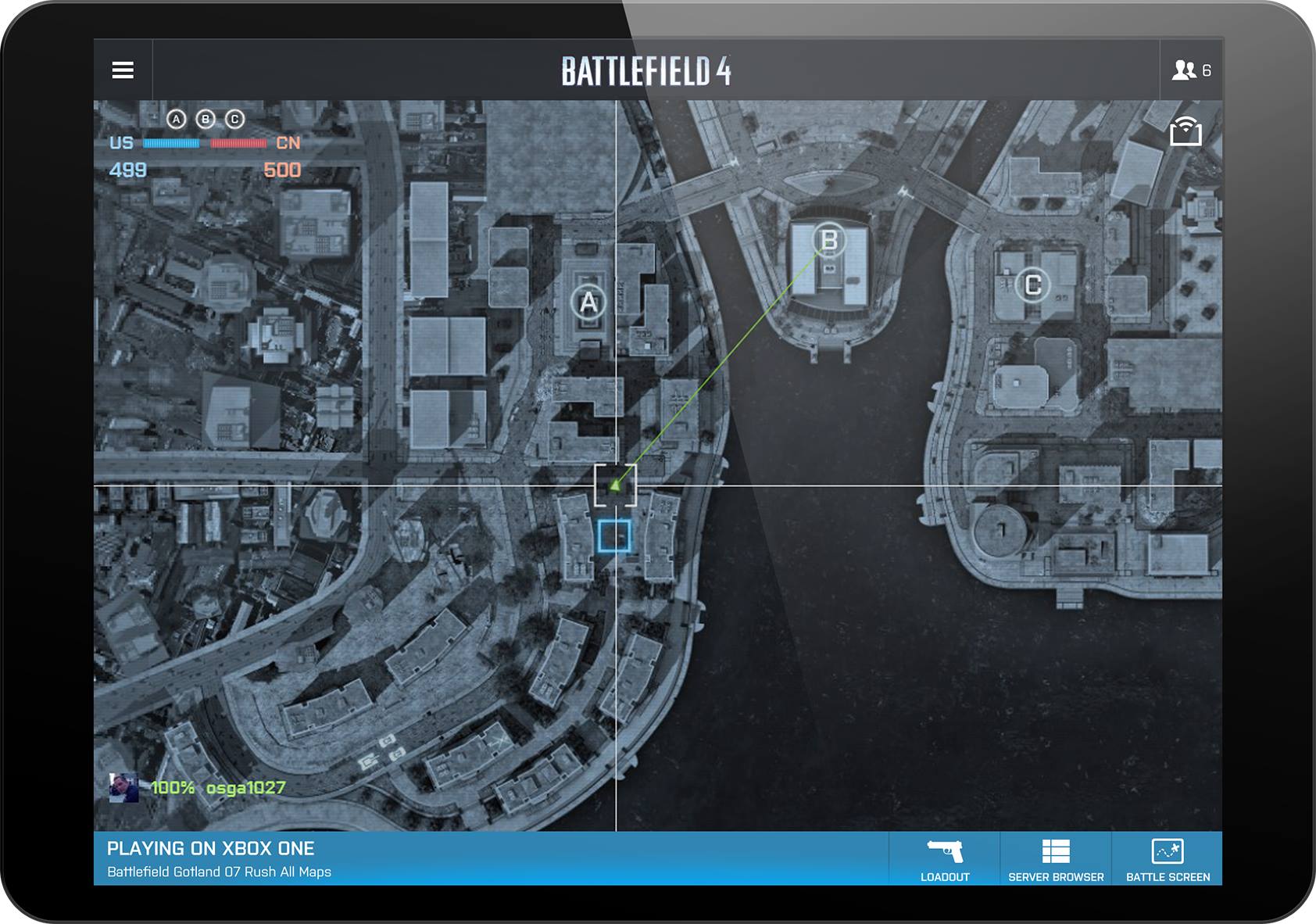Select objective flag A on the map
This screenshot has width=1316, height=924.
point(588,301)
